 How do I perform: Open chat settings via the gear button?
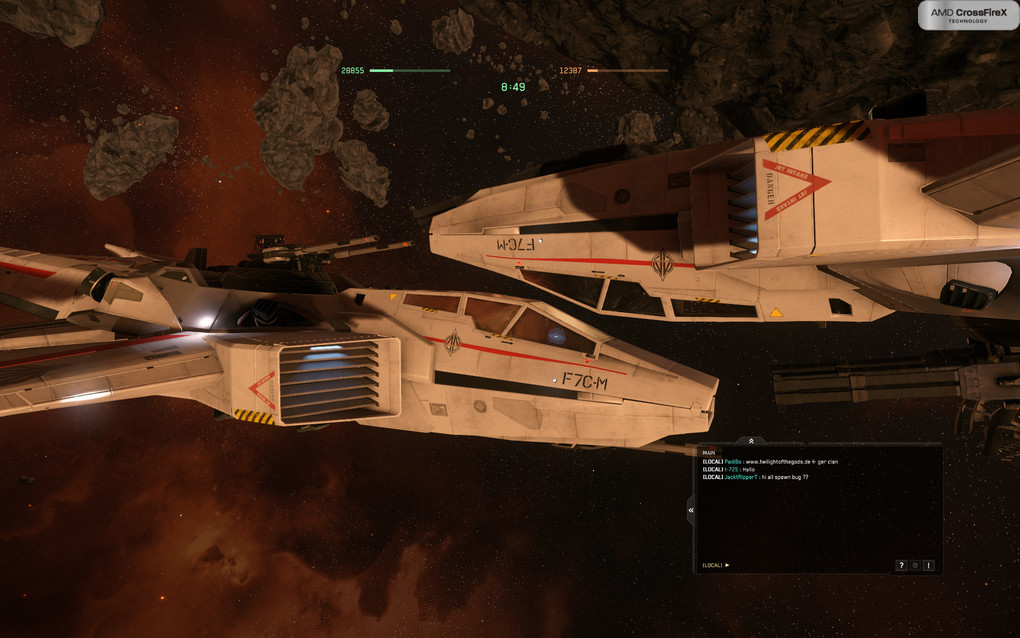(915, 565)
